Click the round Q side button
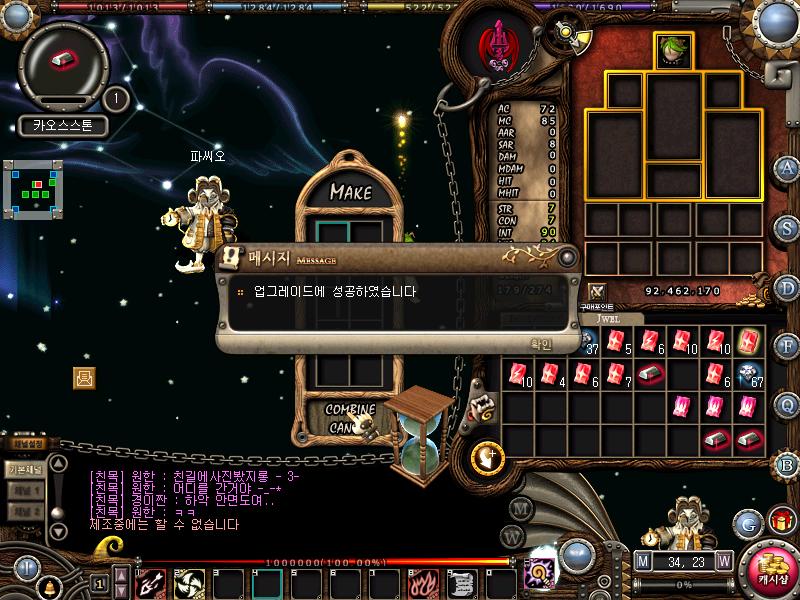 point(788,405)
